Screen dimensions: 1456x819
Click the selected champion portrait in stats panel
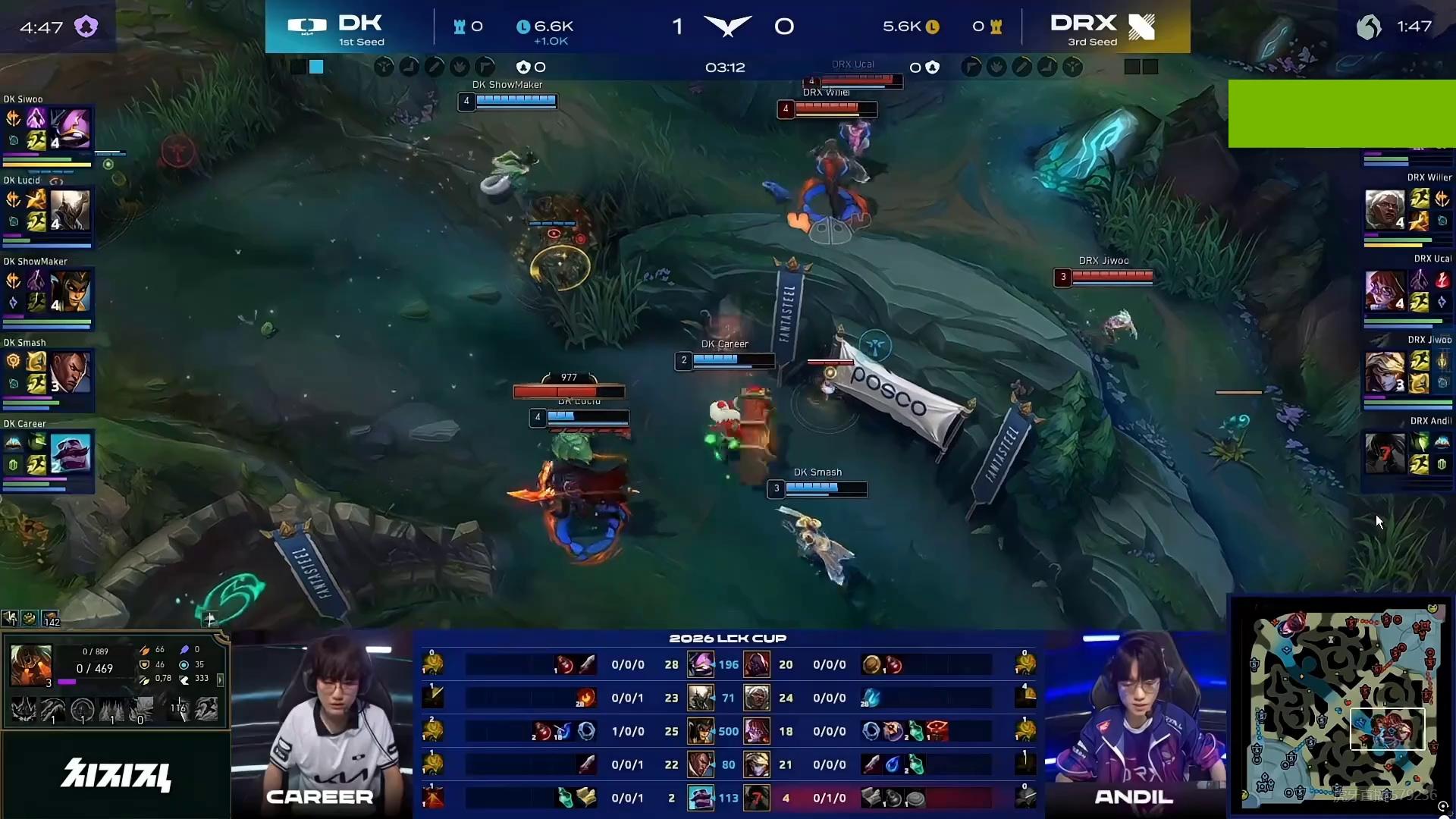click(31, 665)
